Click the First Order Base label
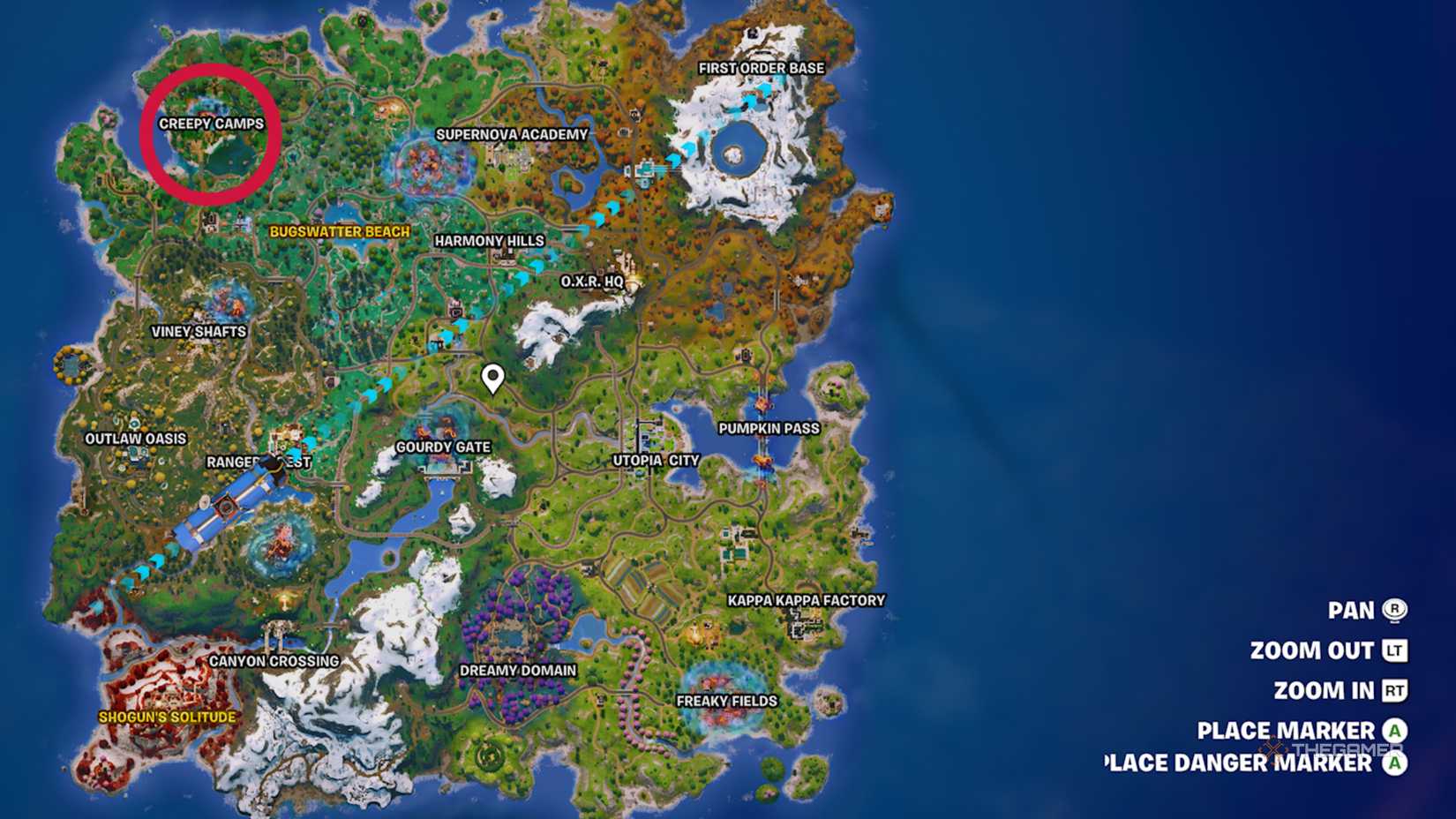This screenshot has height=819, width=1456. (762, 67)
